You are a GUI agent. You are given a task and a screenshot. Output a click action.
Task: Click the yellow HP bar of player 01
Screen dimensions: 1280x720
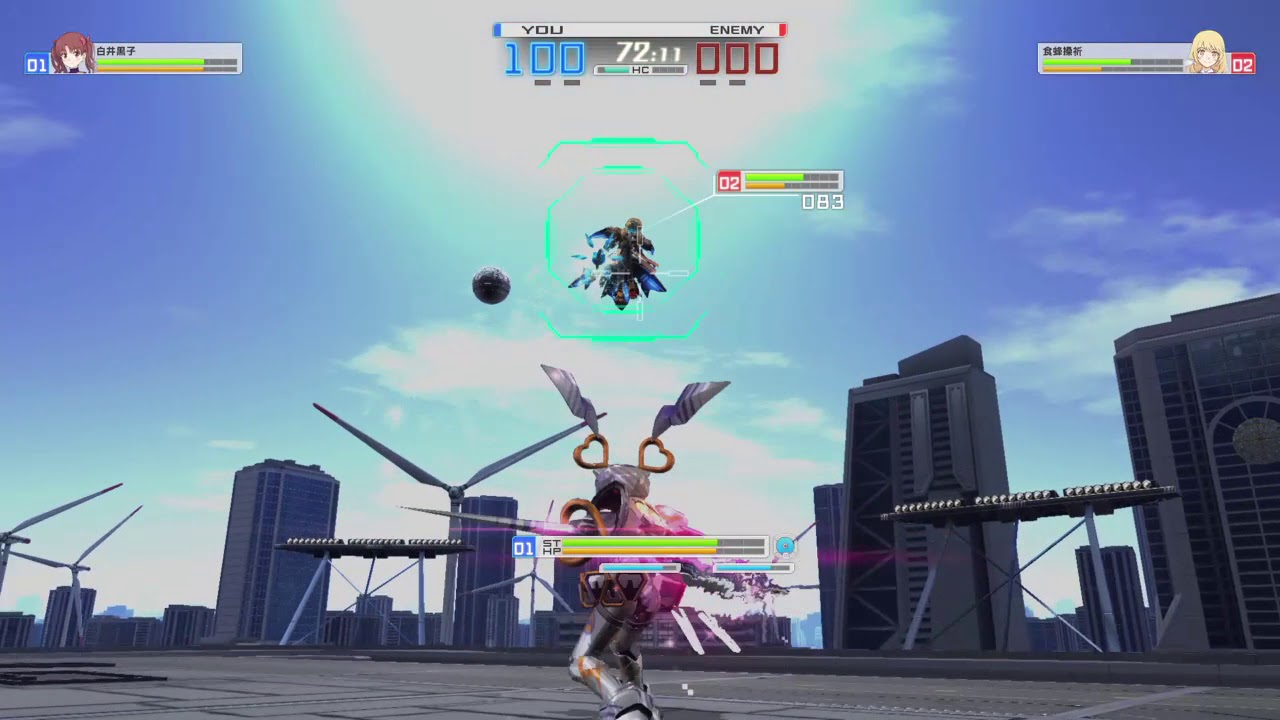pyautogui.click(x=640, y=550)
